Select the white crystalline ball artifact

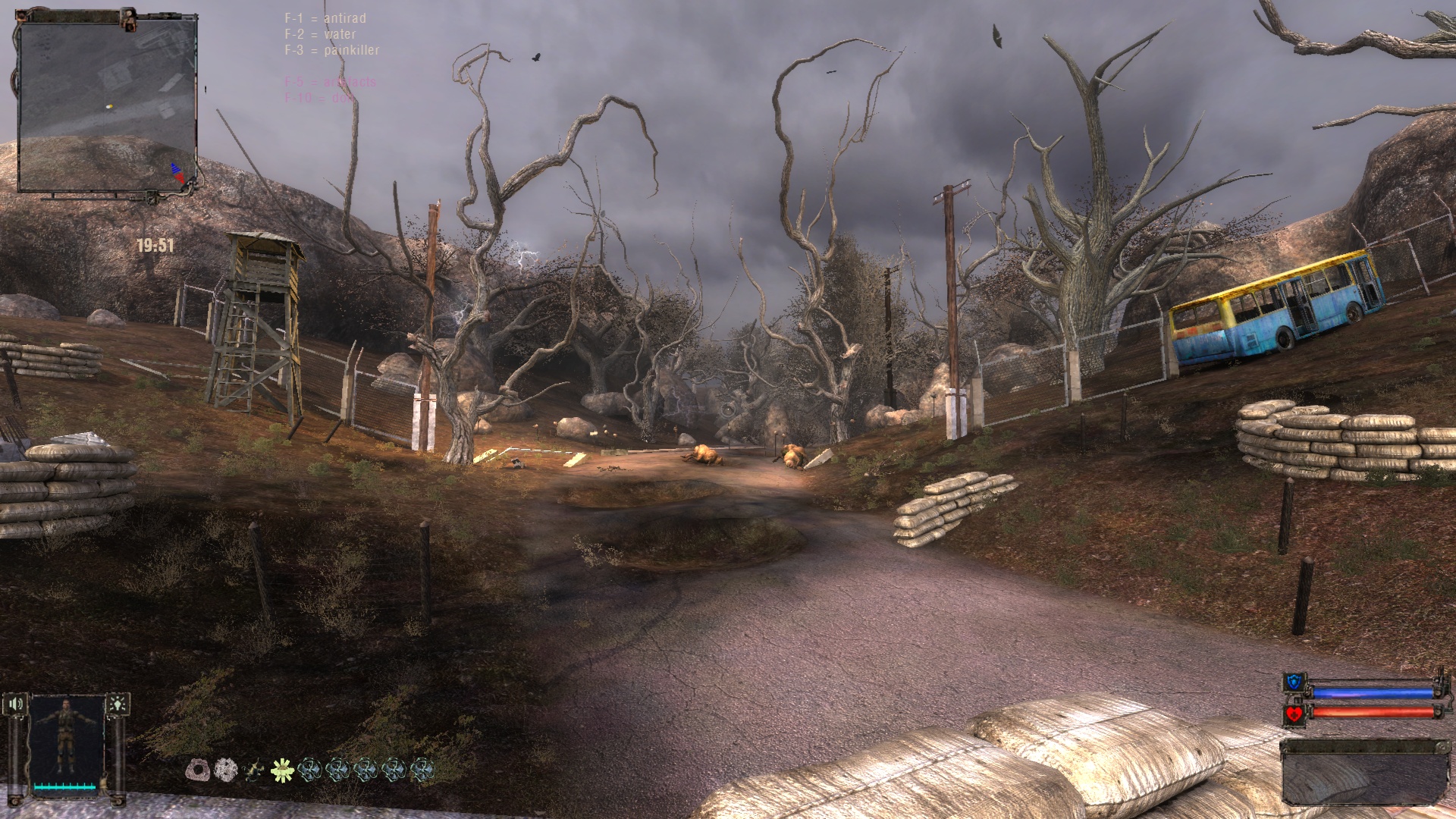tap(226, 770)
